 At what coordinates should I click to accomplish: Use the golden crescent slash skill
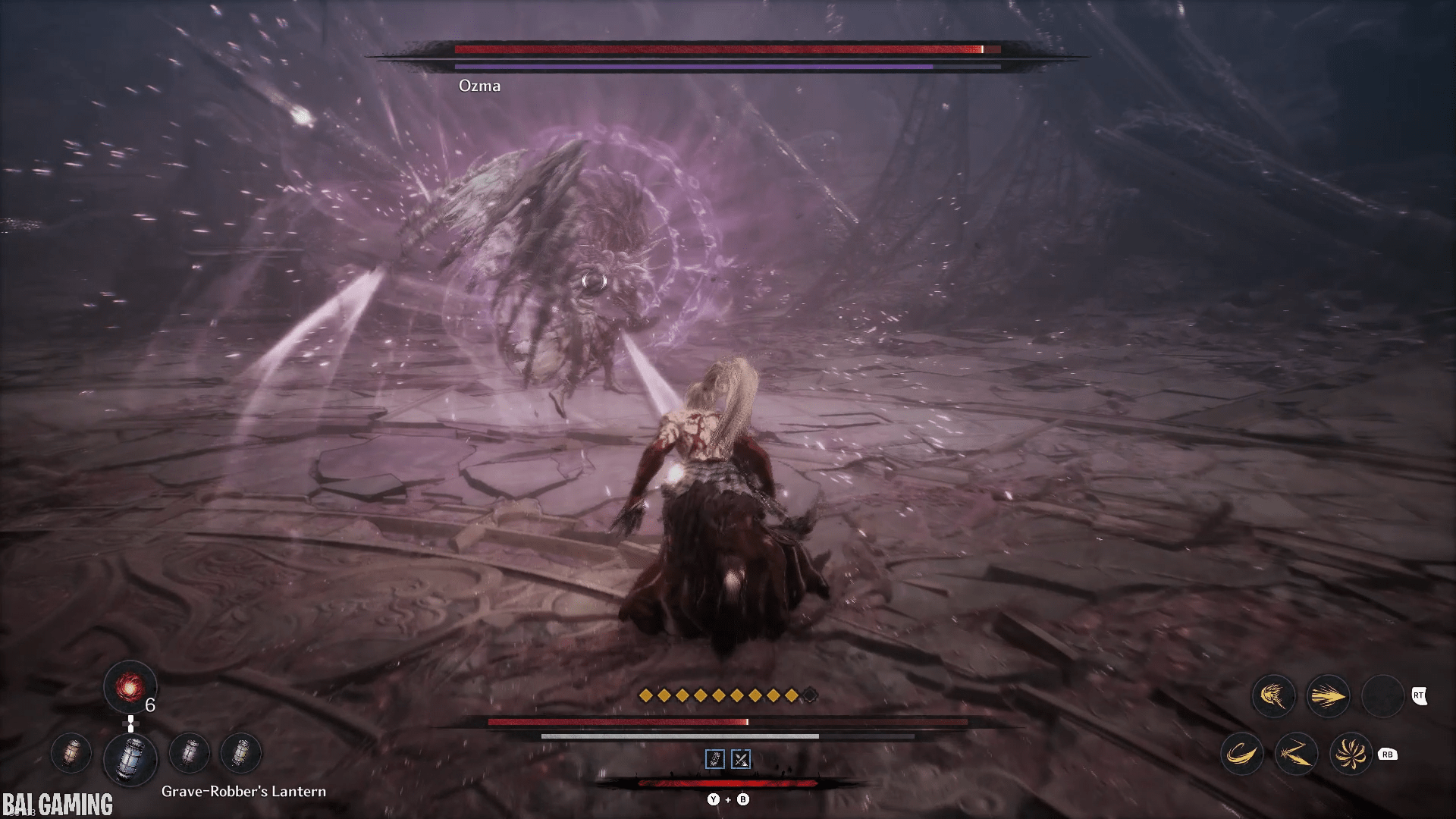coord(1241,755)
